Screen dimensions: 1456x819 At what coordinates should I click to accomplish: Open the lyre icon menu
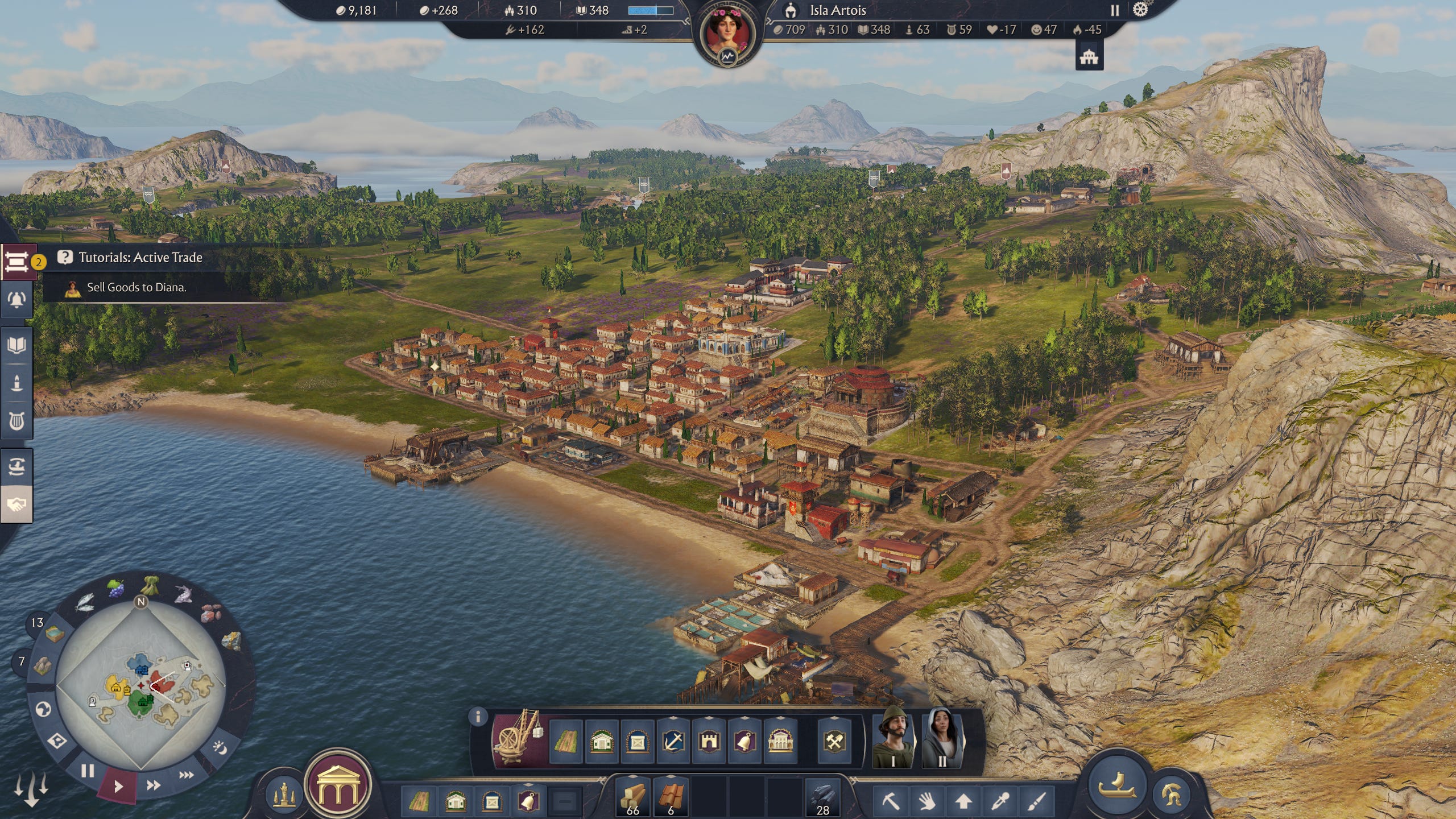coord(16,421)
